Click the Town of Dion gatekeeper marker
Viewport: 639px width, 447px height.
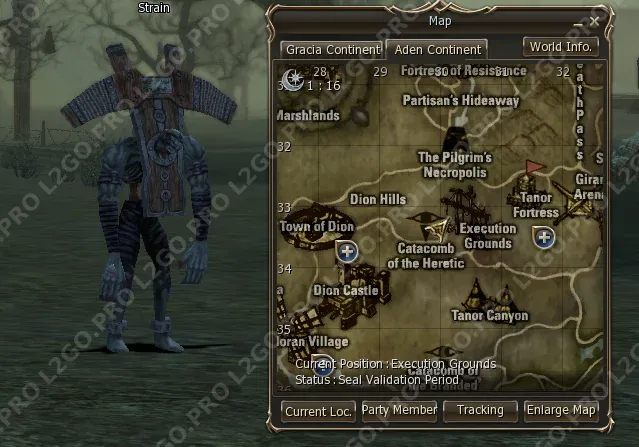point(347,251)
